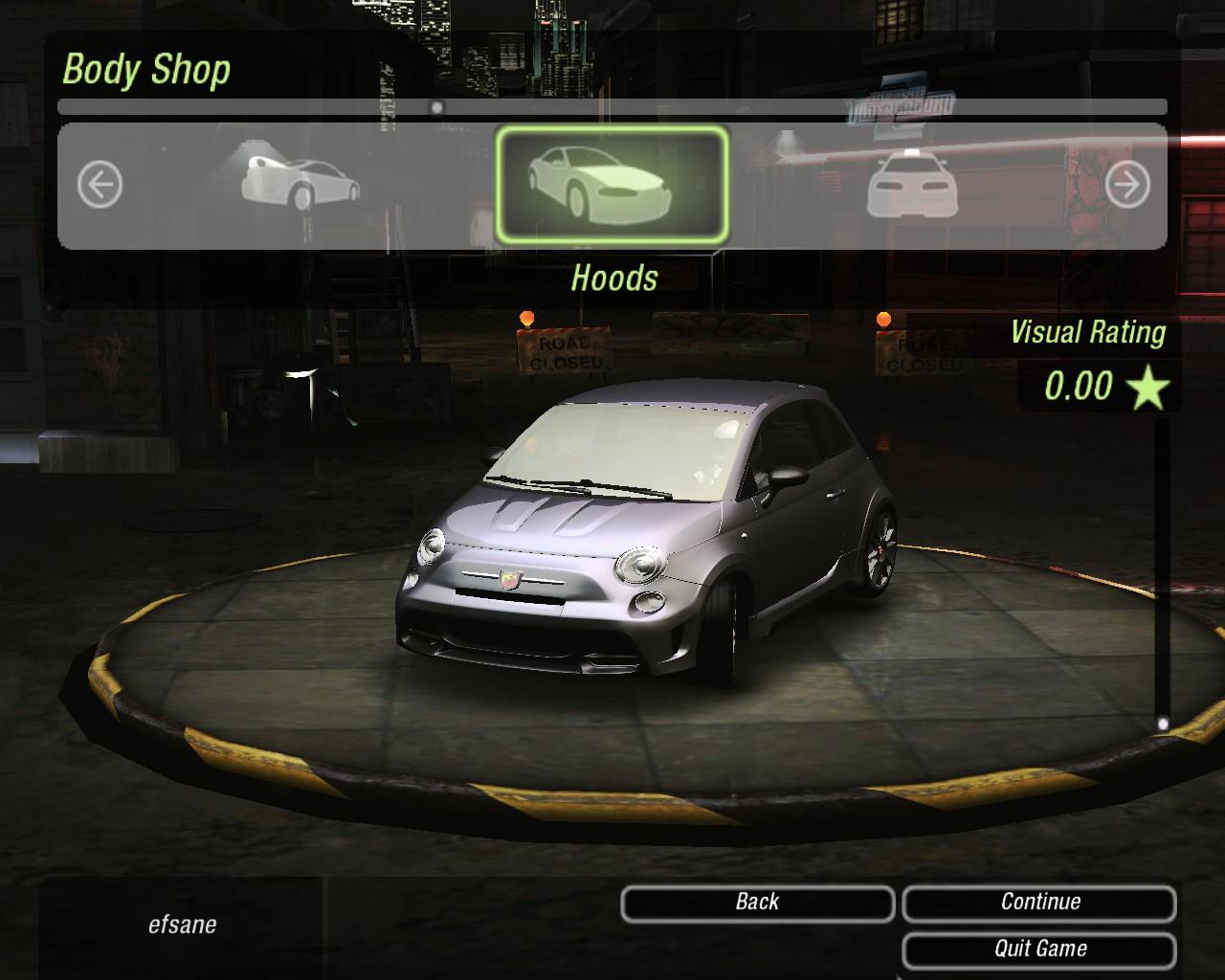Click the left arrow in category carousel
Image resolution: width=1225 pixels, height=980 pixels.
100,183
